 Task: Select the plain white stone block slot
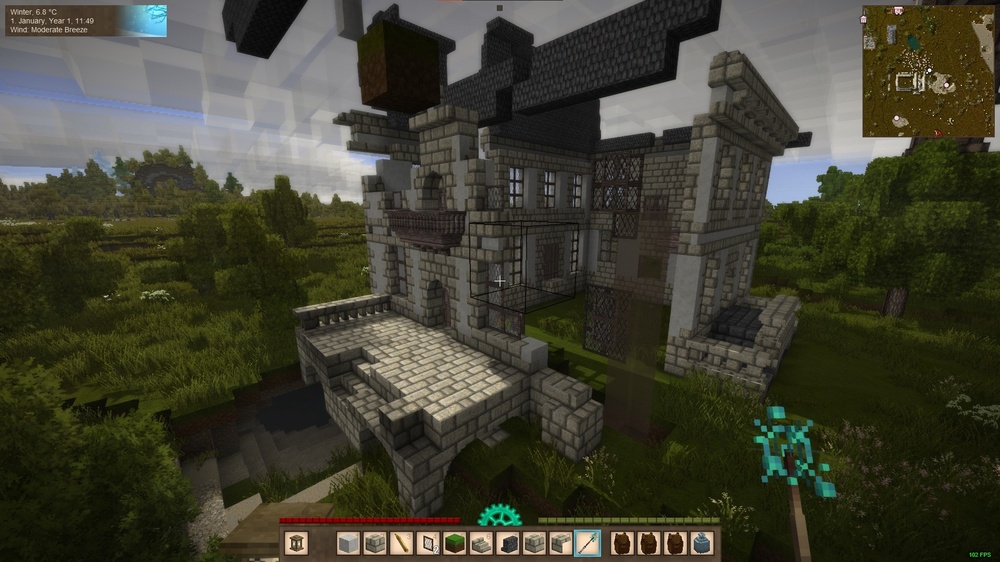[347, 543]
